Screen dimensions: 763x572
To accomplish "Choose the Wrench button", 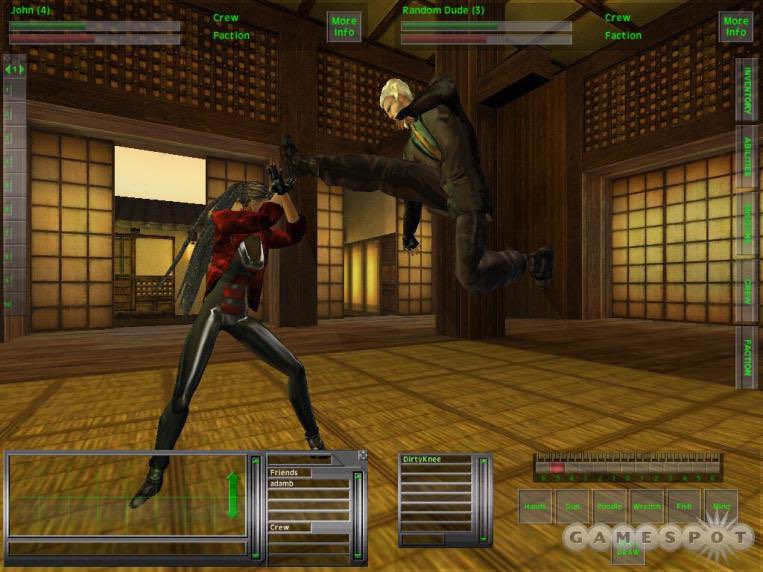I will (647, 507).
